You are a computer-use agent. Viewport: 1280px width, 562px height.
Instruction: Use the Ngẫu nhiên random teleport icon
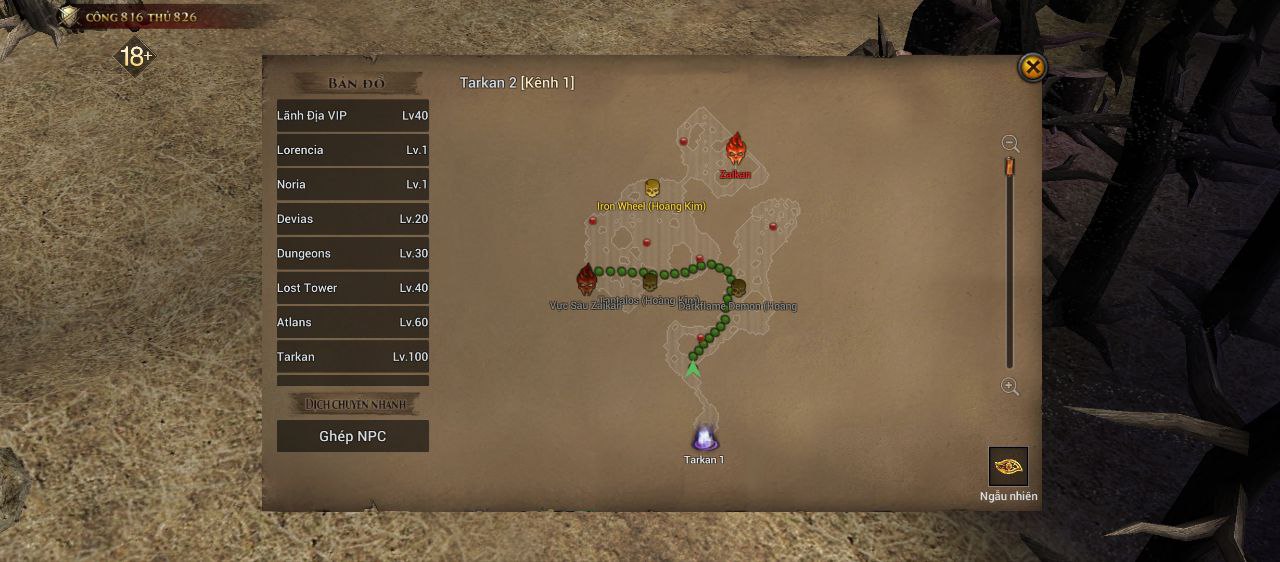1008,466
